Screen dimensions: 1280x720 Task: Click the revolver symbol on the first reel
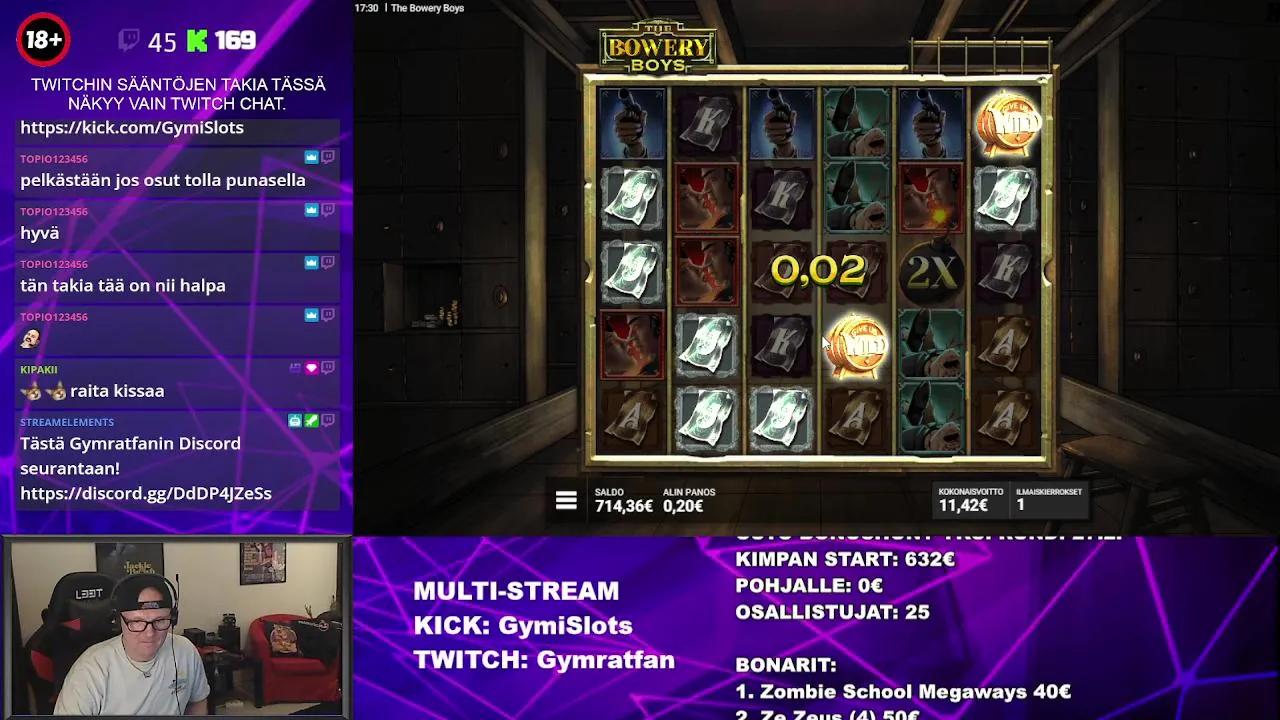[x=631, y=120]
